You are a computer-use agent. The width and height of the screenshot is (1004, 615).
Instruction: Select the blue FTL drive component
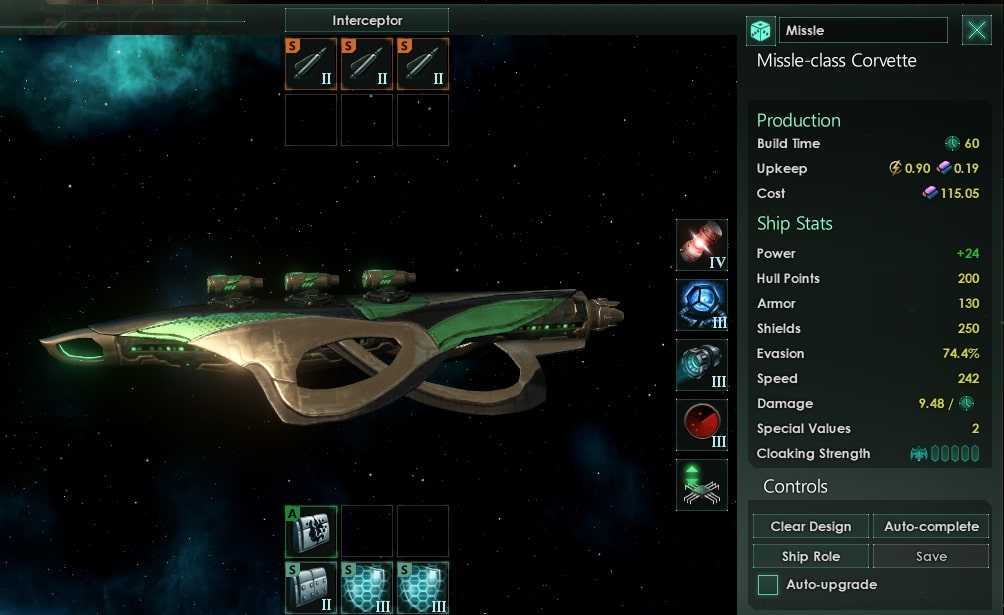point(701,305)
